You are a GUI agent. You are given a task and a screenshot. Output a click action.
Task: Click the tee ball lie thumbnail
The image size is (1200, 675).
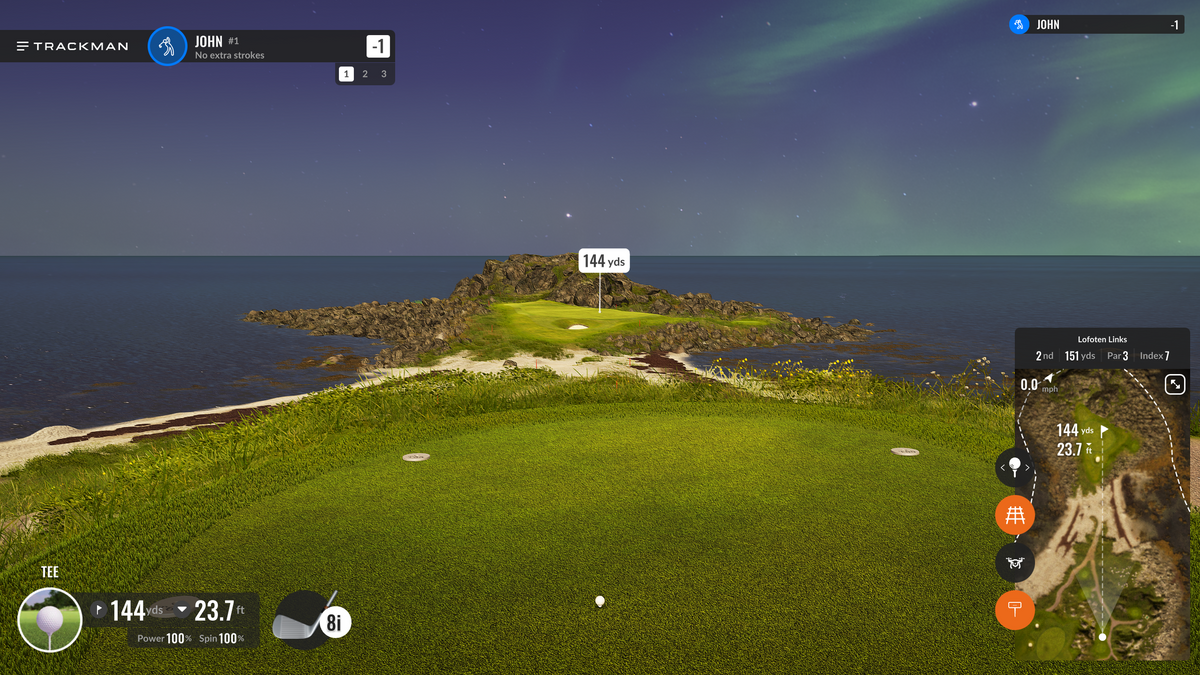[x=50, y=620]
